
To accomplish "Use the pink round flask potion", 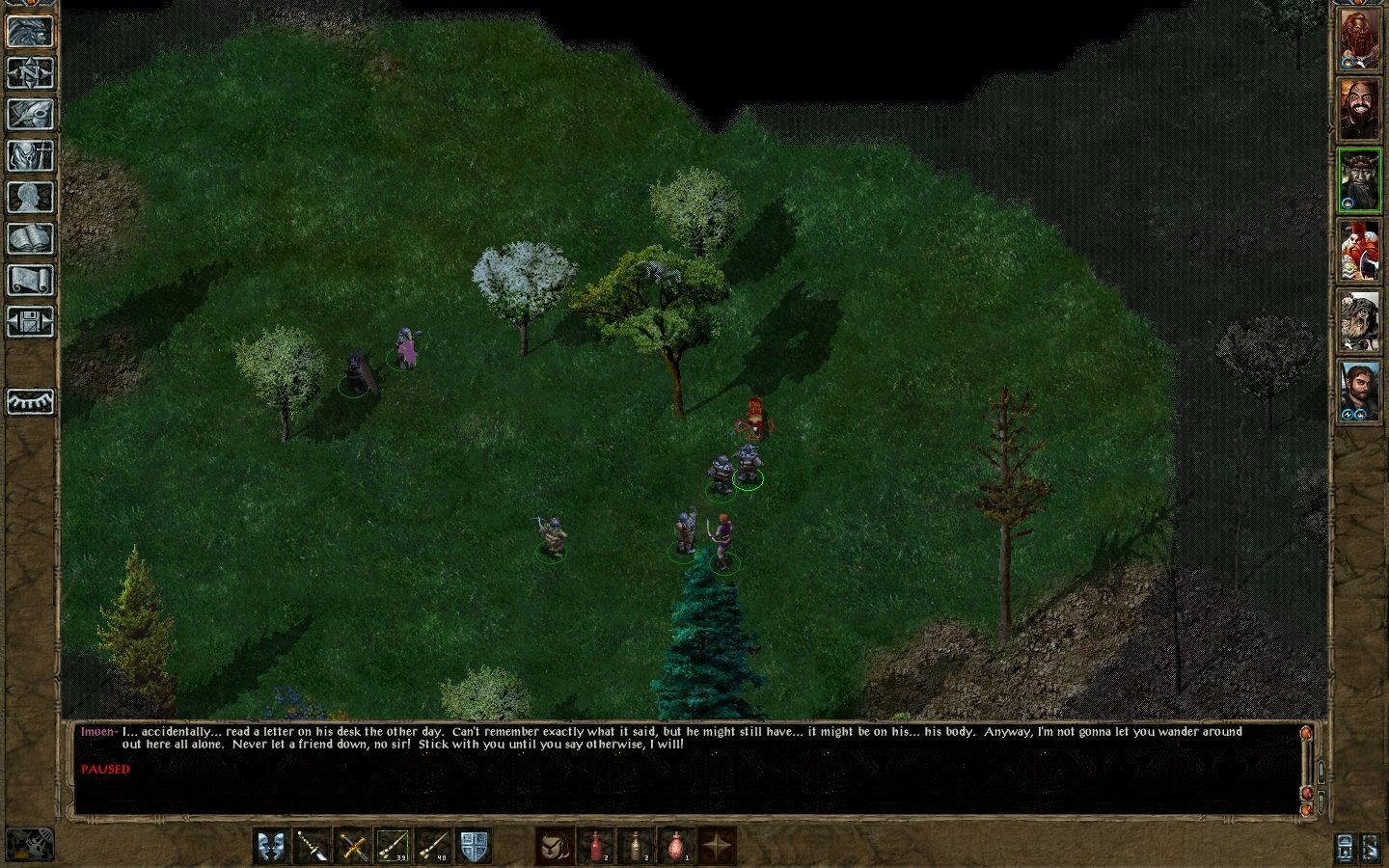I will pos(676,847).
